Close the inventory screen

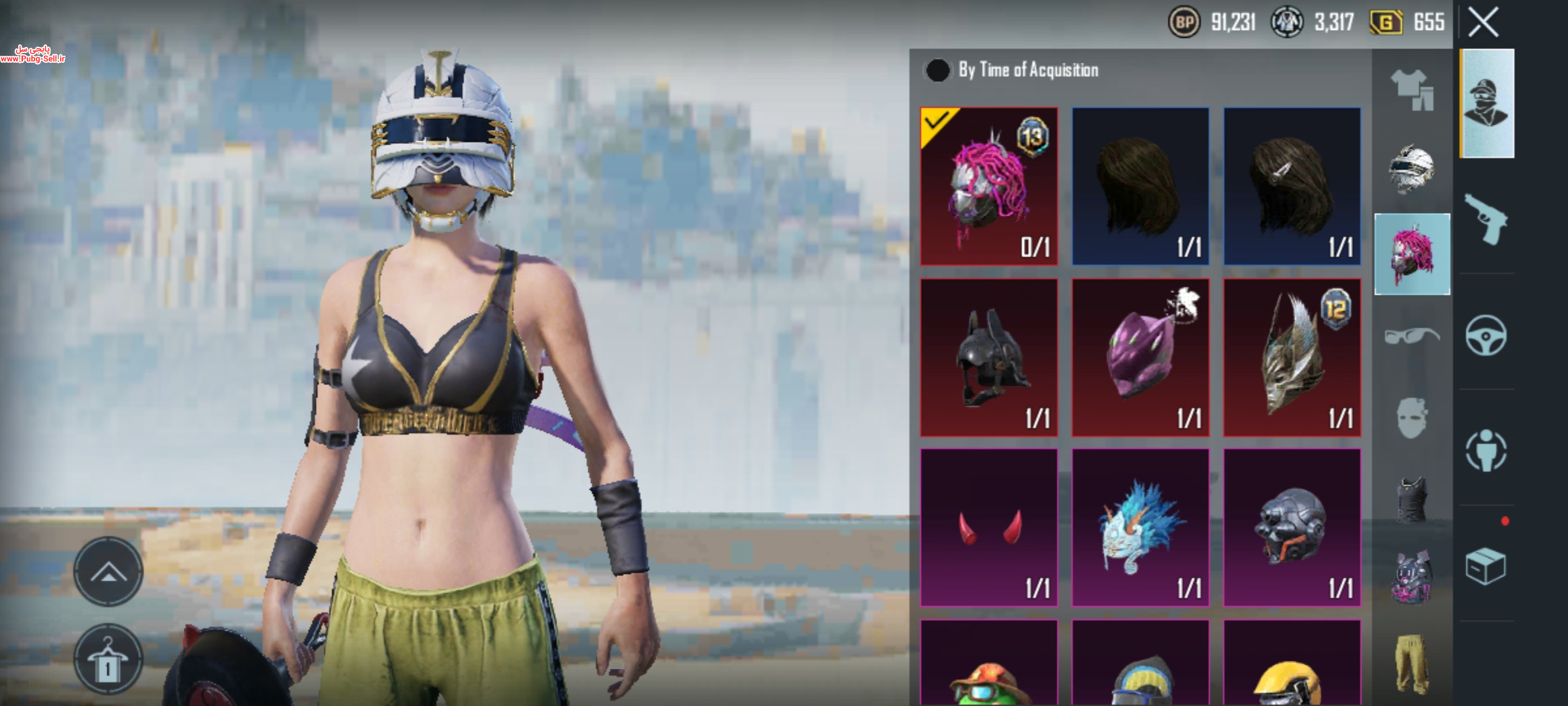point(1483,23)
